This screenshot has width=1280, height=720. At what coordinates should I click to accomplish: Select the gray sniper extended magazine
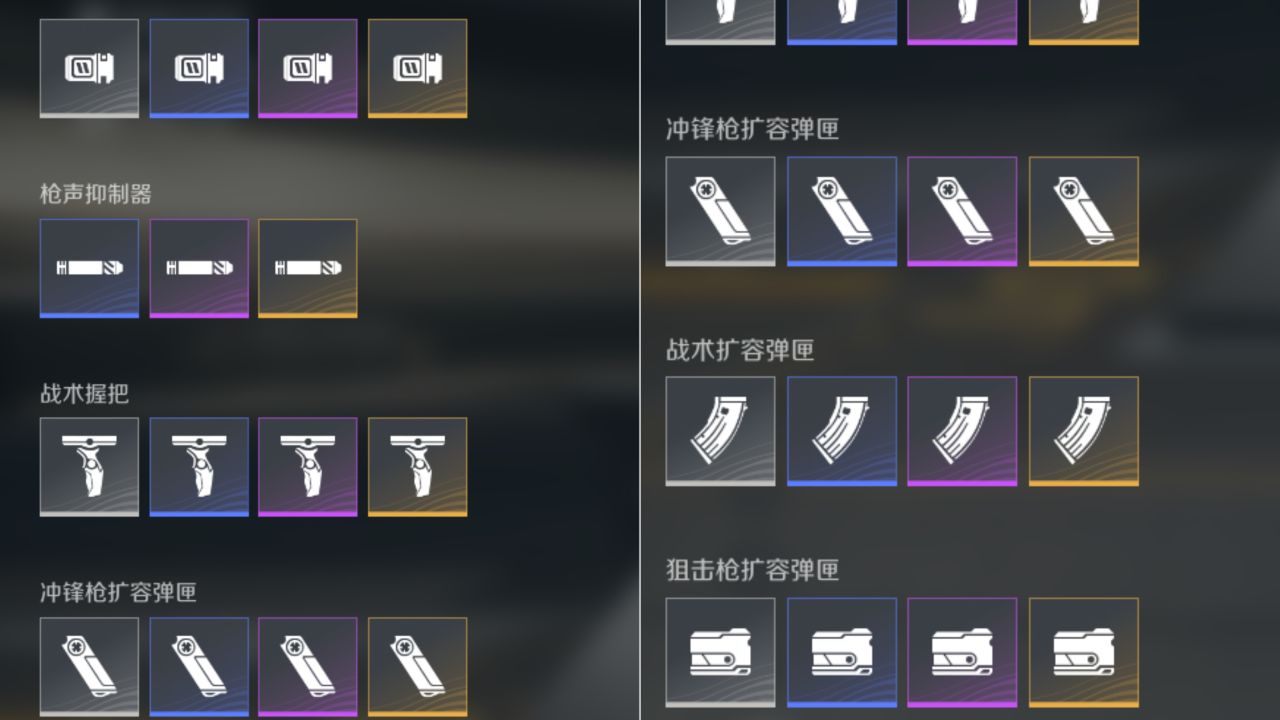tap(720, 651)
